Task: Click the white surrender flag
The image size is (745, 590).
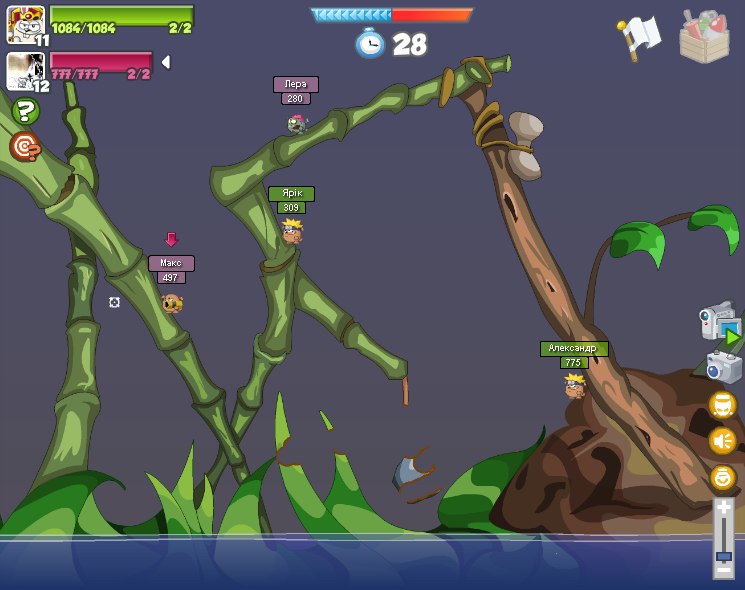Action: (x=640, y=37)
